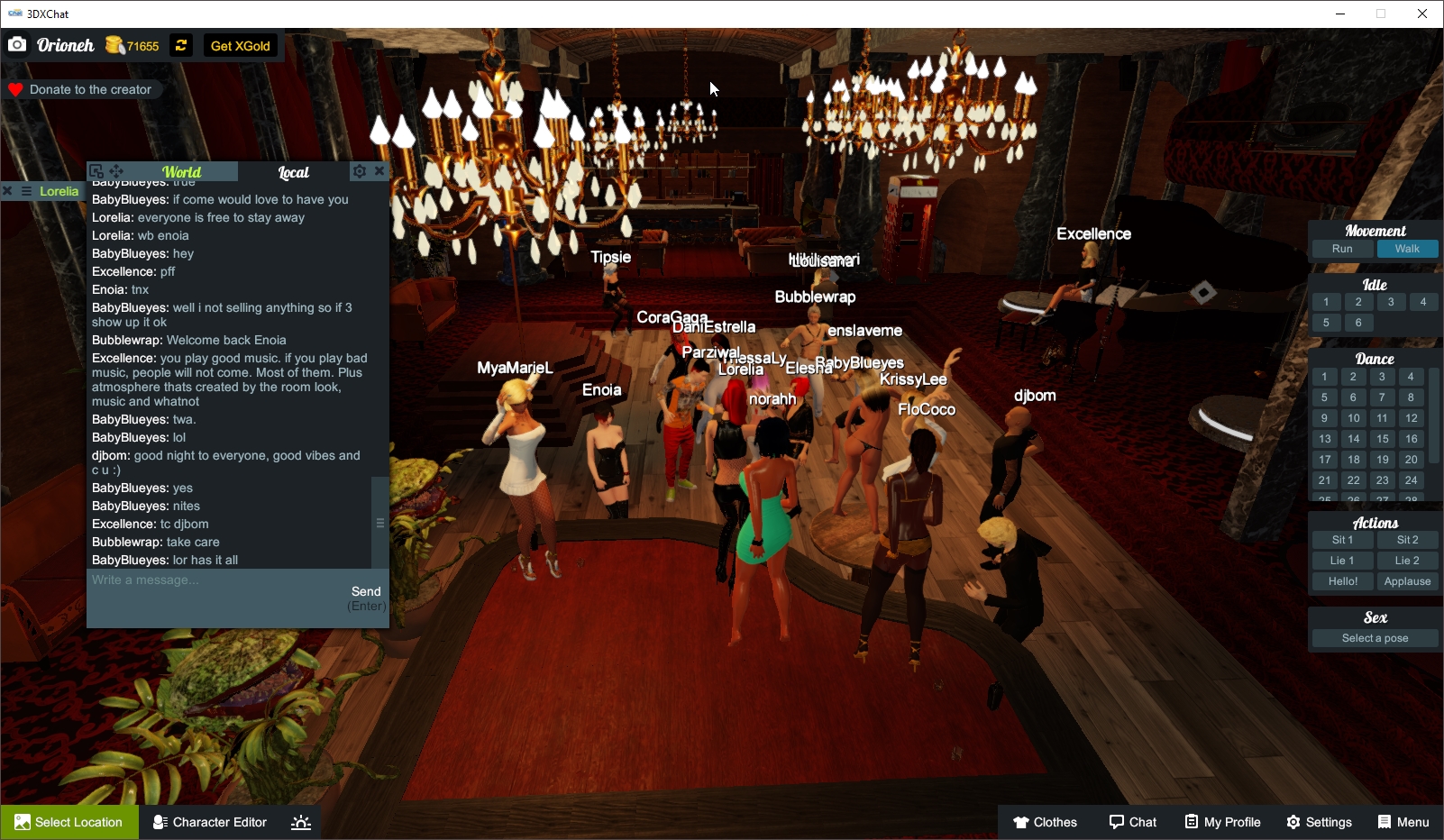Click the camera screenshot icon
This screenshot has width=1444, height=840.
click(17, 44)
